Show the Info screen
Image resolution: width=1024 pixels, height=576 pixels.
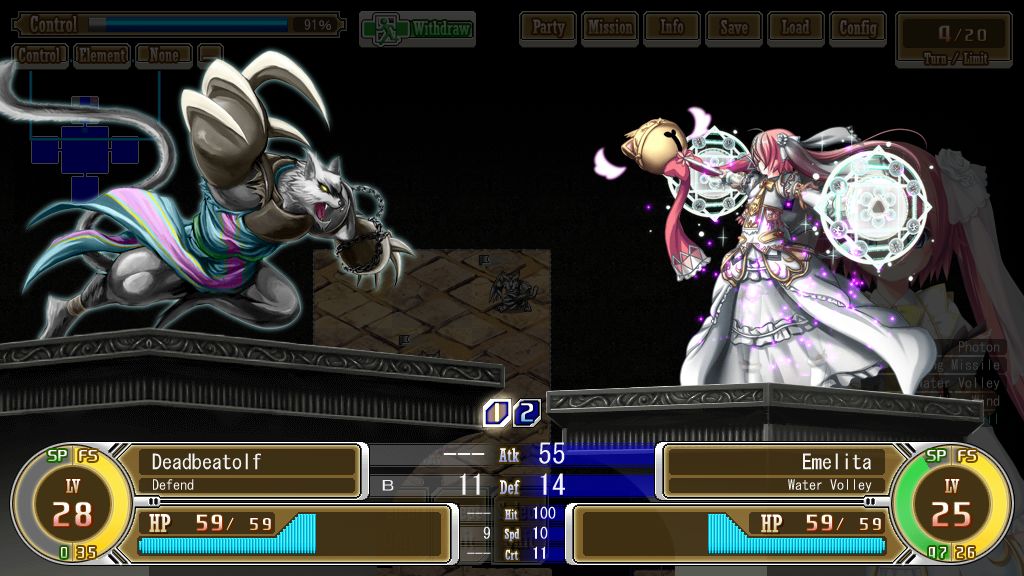(x=672, y=28)
